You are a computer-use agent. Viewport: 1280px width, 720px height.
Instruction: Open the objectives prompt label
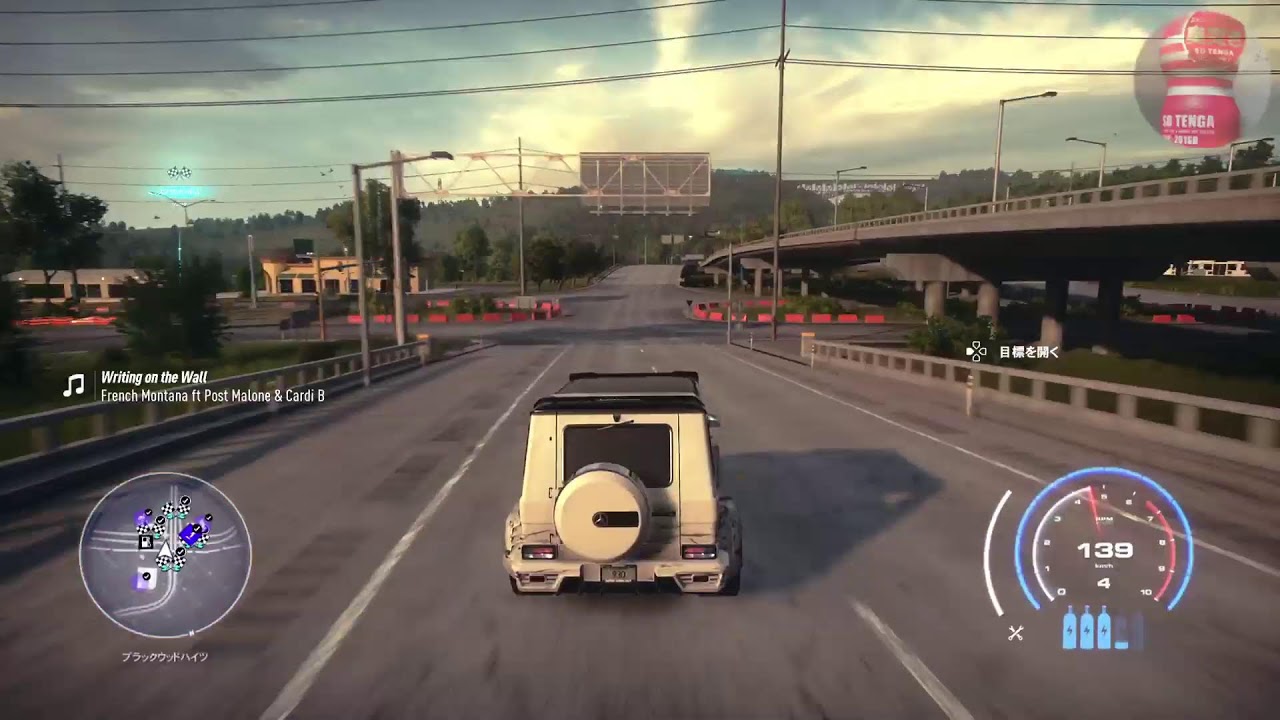tap(1028, 352)
